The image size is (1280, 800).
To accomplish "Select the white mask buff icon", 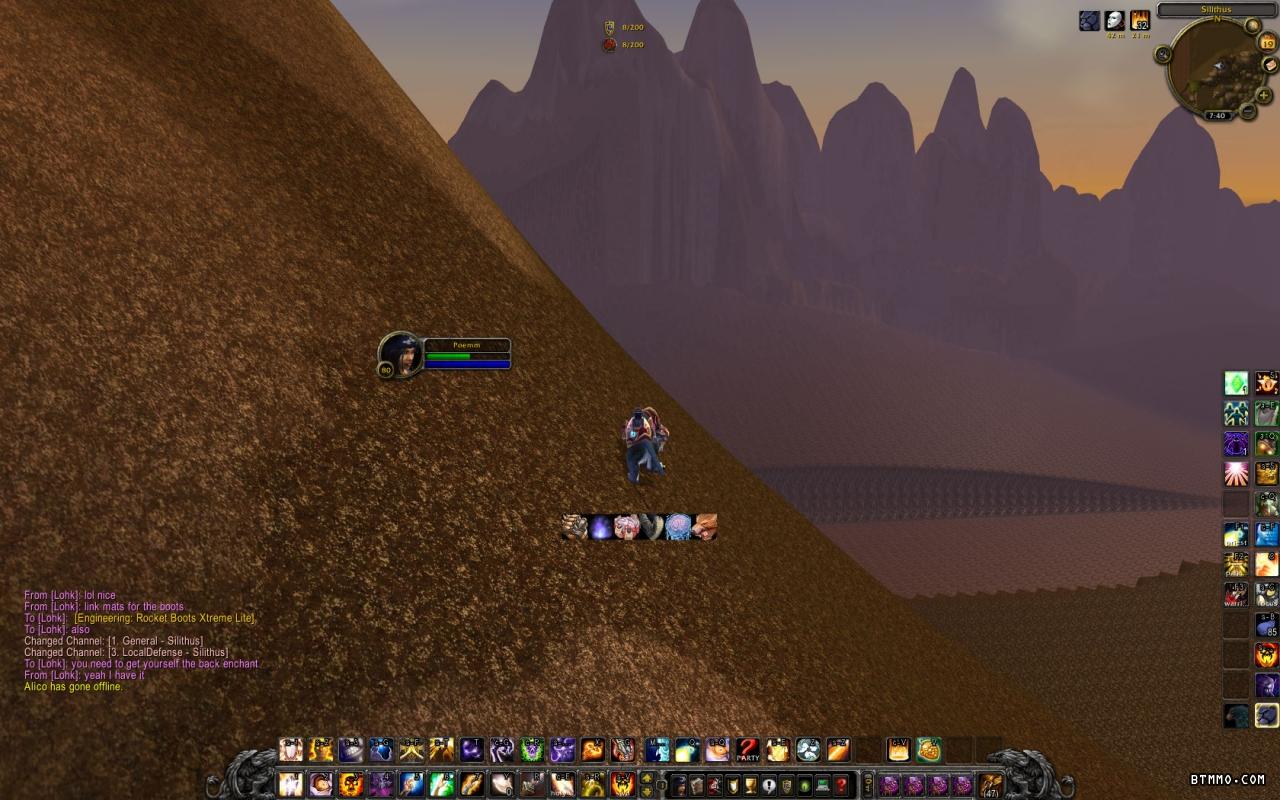I will click(x=1115, y=20).
